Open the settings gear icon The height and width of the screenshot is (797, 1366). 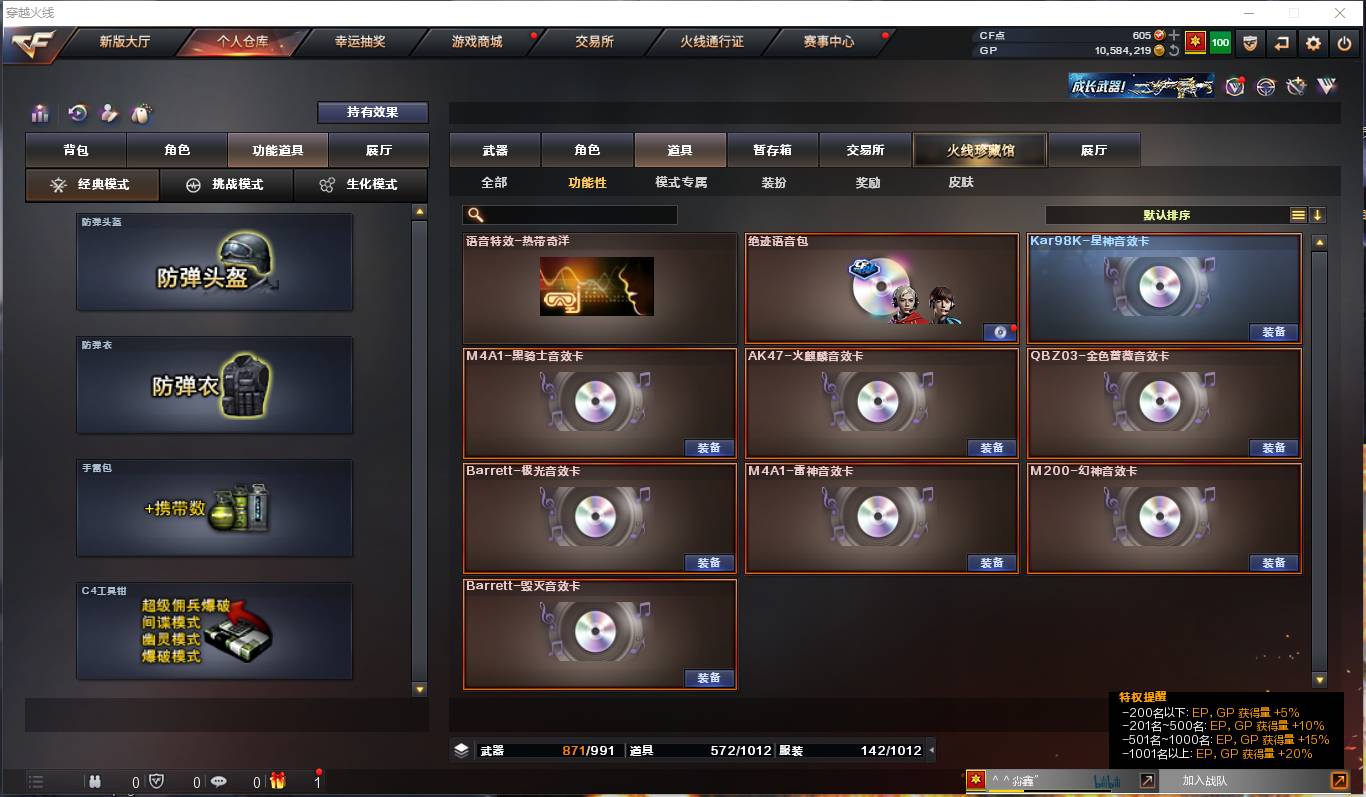pos(1312,43)
